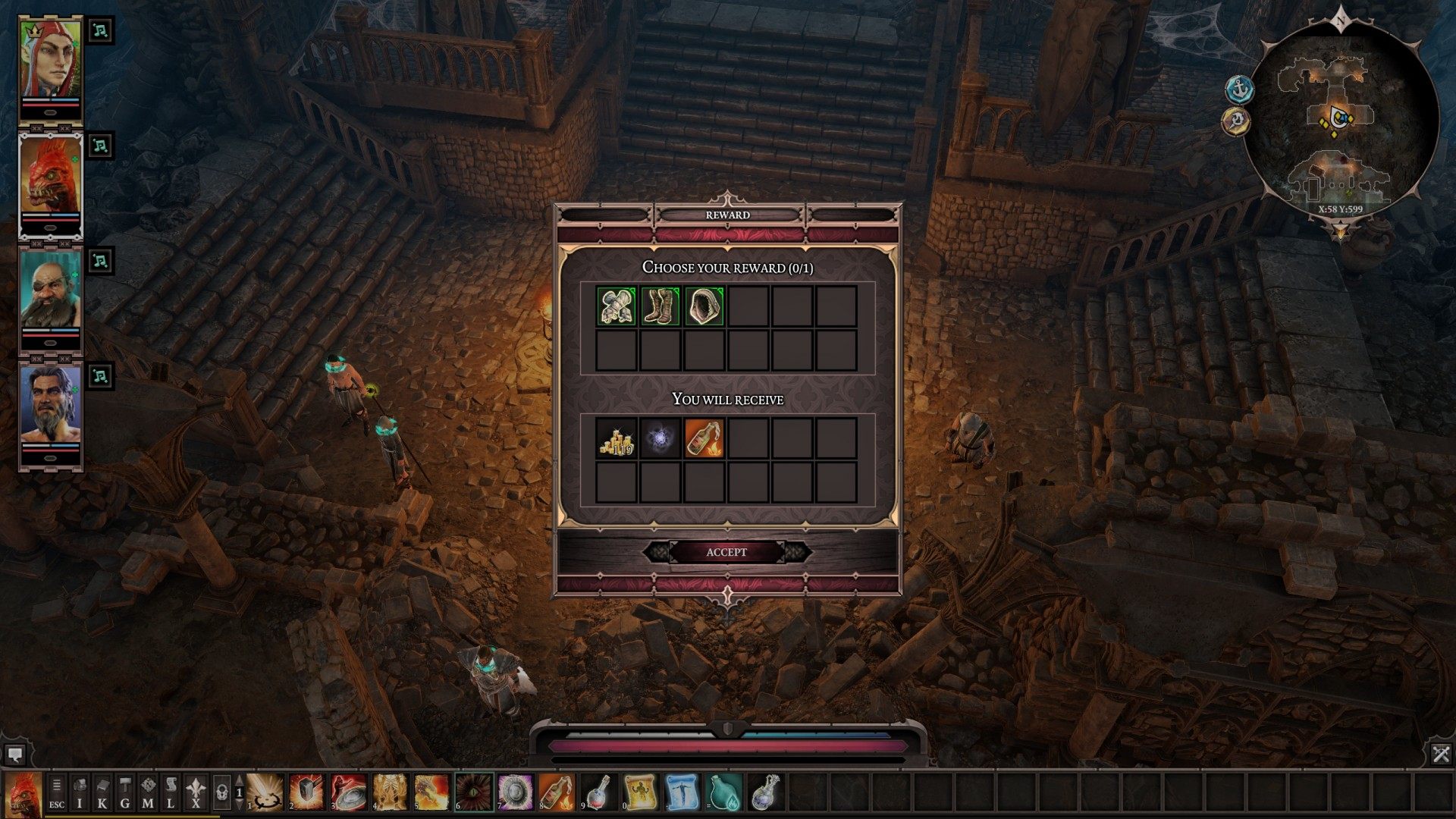
Task: Accept the quest reward
Action: [726, 552]
